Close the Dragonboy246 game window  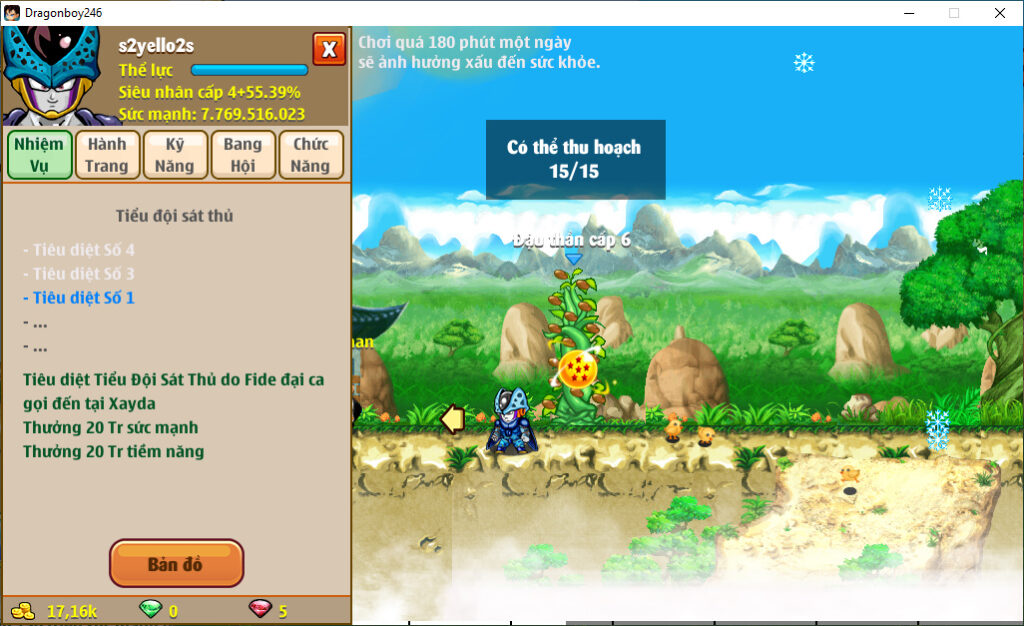pos(999,13)
